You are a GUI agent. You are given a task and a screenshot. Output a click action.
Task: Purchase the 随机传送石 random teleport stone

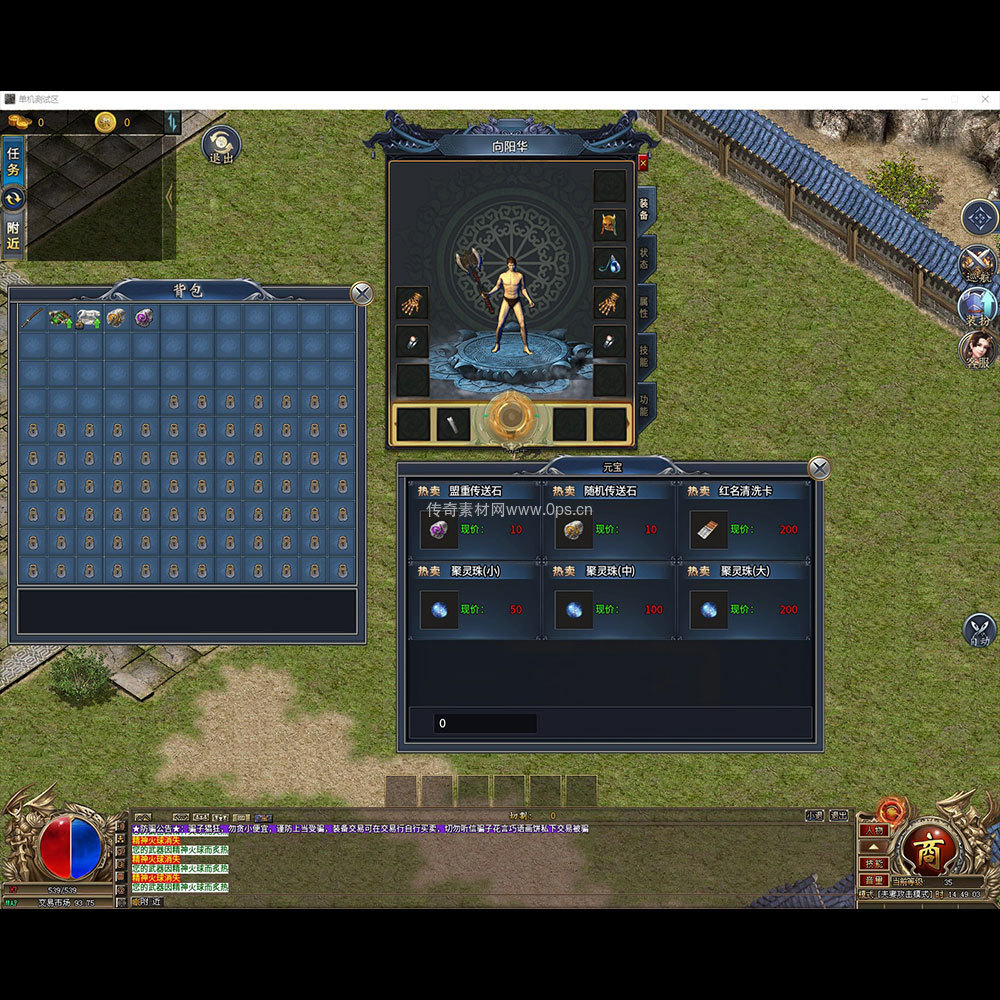[x=574, y=529]
